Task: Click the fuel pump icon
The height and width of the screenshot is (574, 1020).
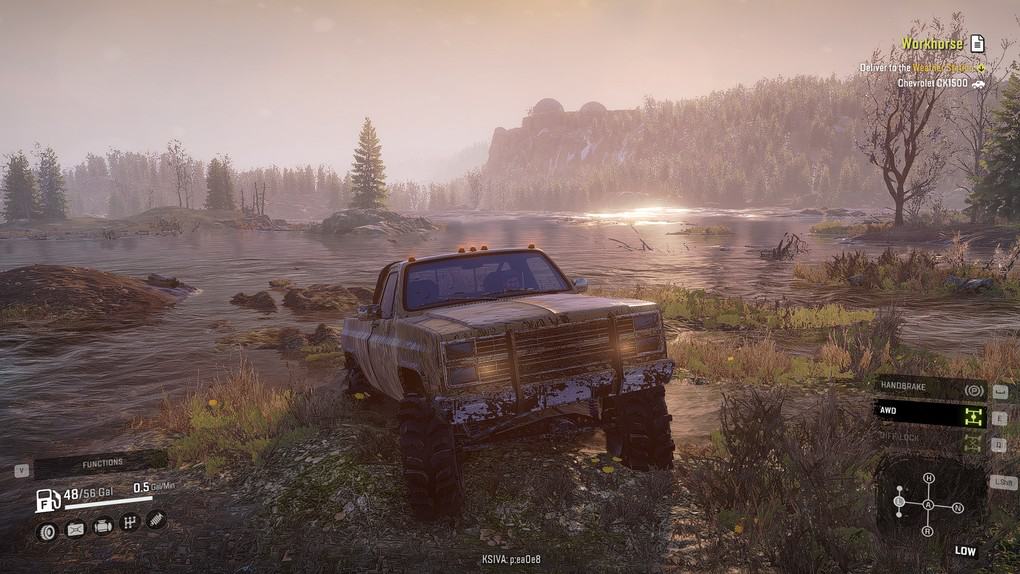Action: [x=47, y=498]
